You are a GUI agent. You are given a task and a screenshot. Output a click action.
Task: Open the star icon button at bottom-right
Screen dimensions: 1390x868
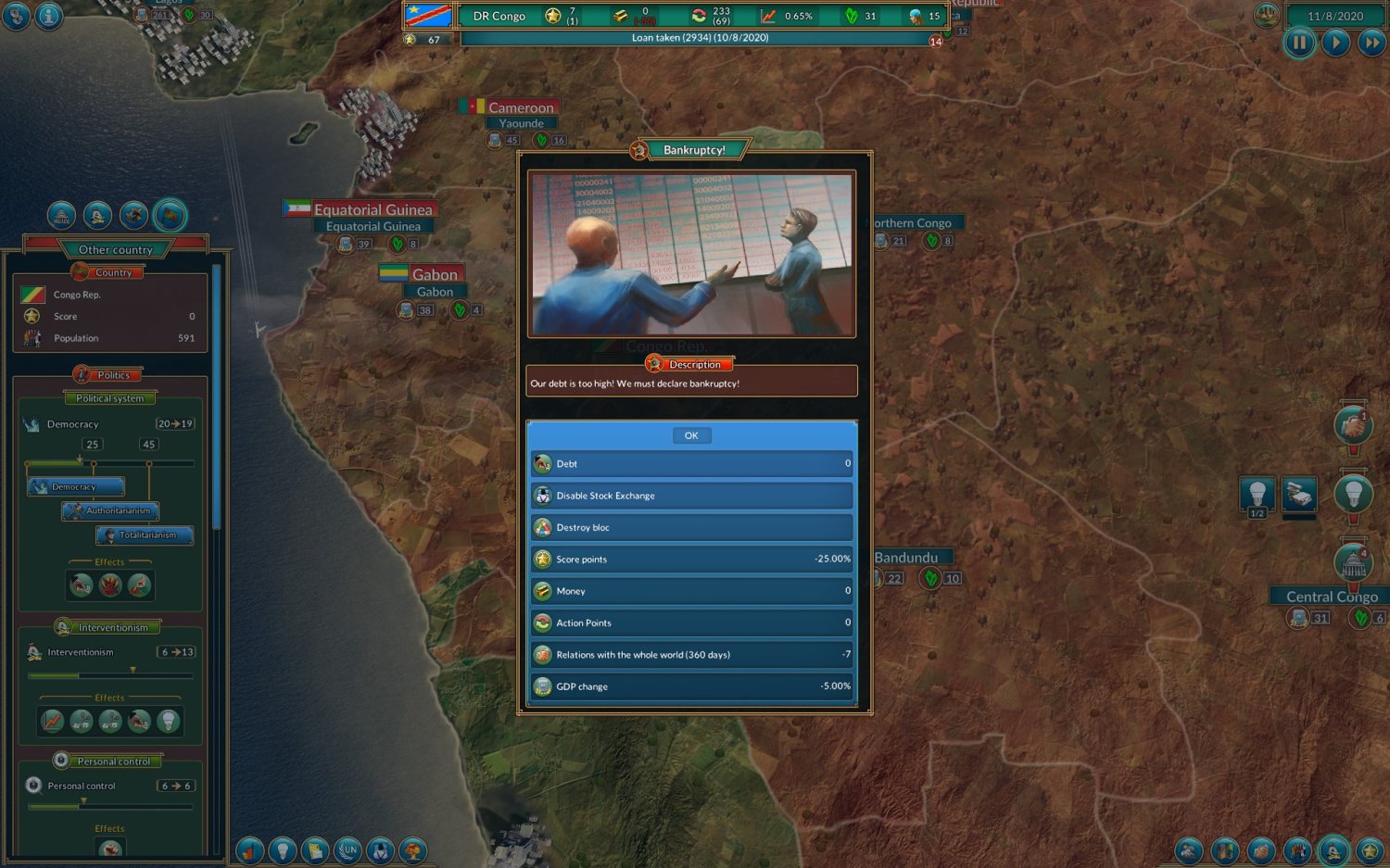coord(1370,849)
